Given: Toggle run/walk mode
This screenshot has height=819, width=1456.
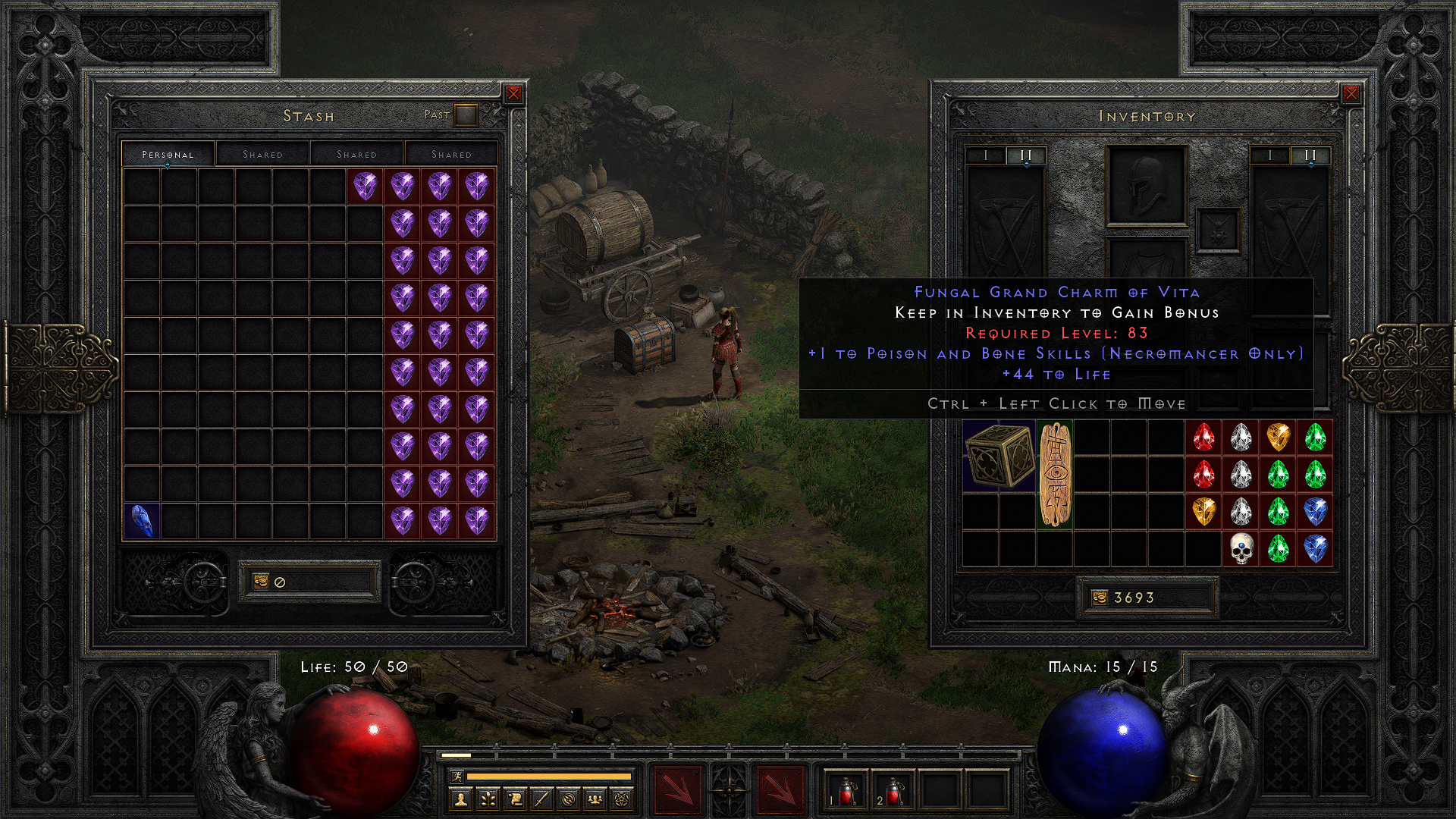Looking at the screenshot, I should point(457,777).
